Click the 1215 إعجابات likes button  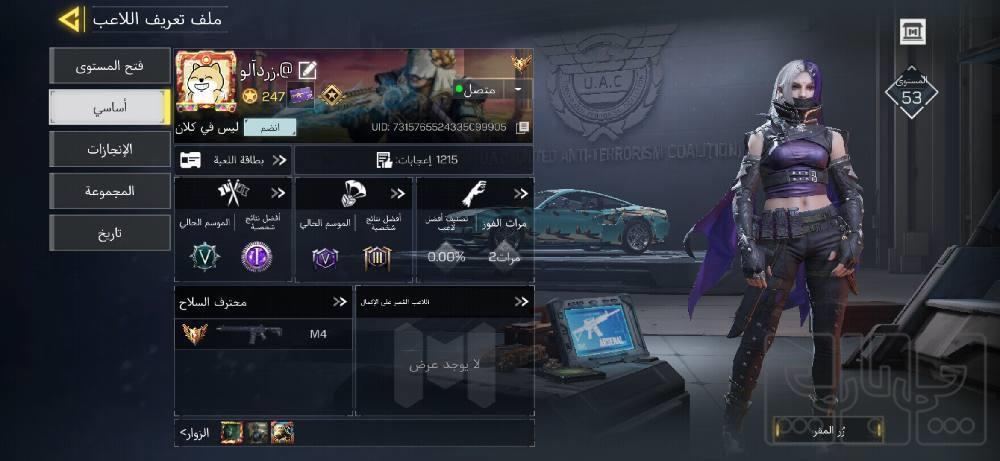click(x=414, y=160)
